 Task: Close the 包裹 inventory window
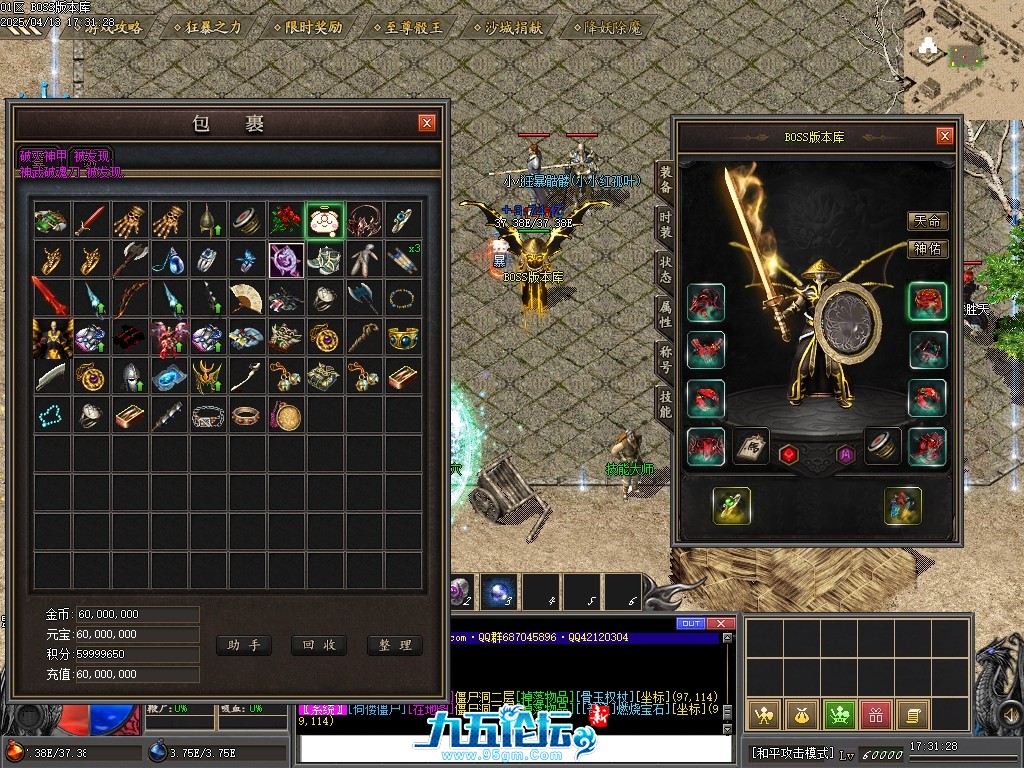click(x=427, y=123)
